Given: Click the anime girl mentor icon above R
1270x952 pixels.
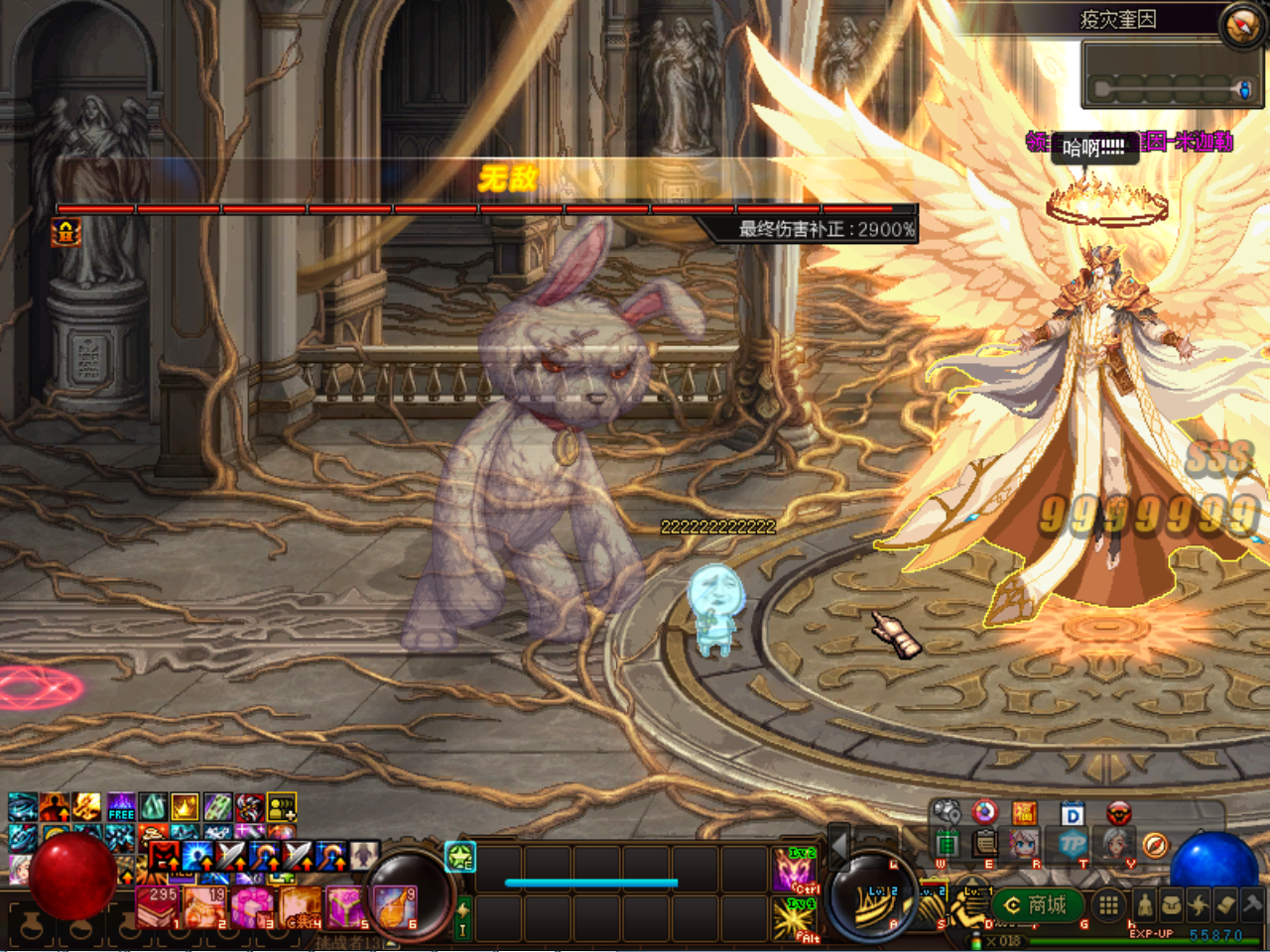Looking at the screenshot, I should tap(1024, 844).
